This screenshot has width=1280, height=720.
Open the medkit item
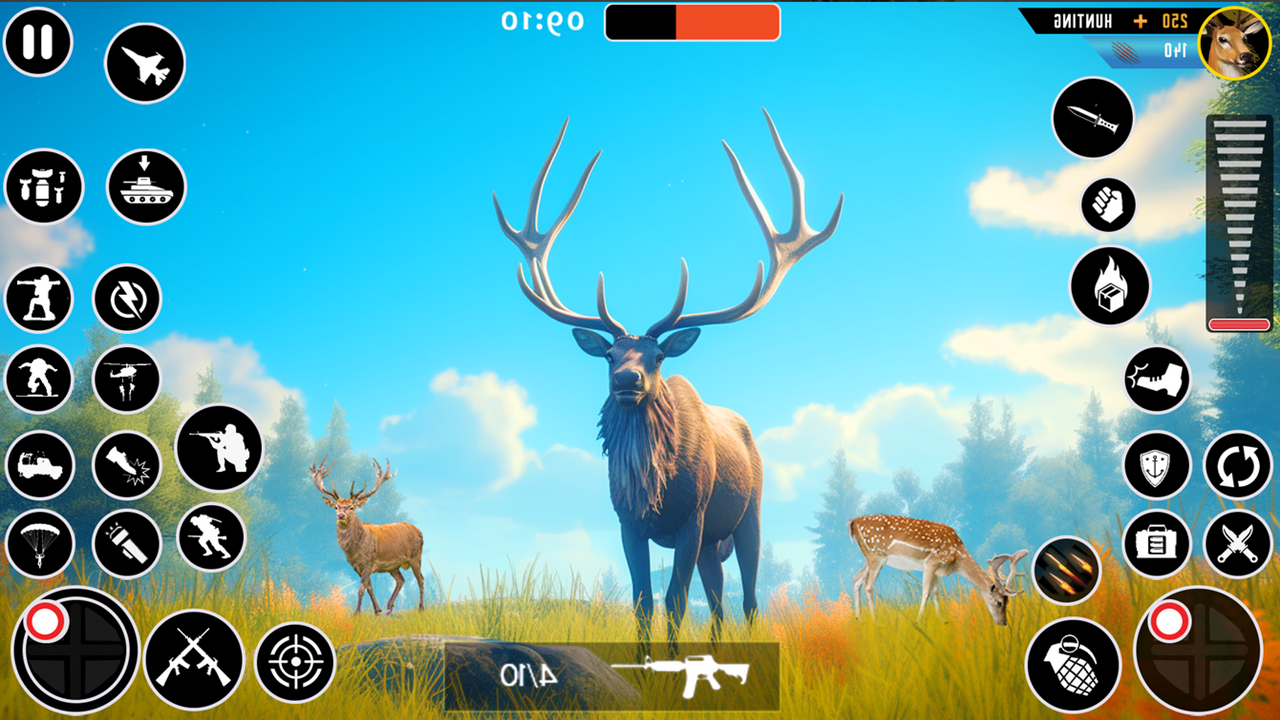coord(1155,545)
